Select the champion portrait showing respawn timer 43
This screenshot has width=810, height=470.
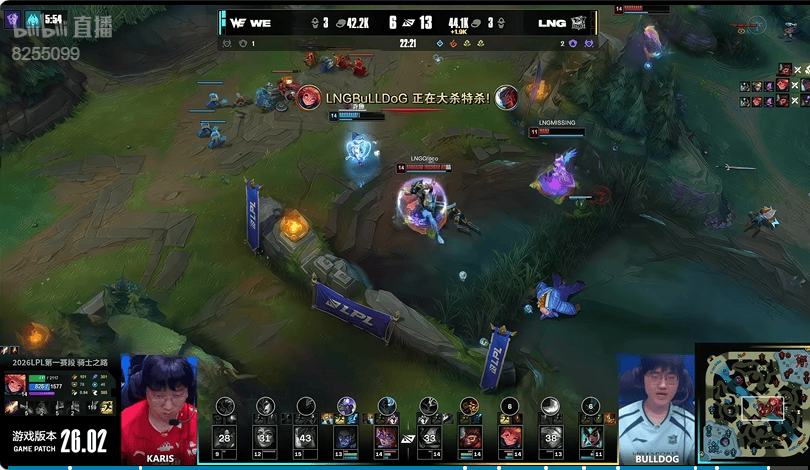[x=305, y=437]
